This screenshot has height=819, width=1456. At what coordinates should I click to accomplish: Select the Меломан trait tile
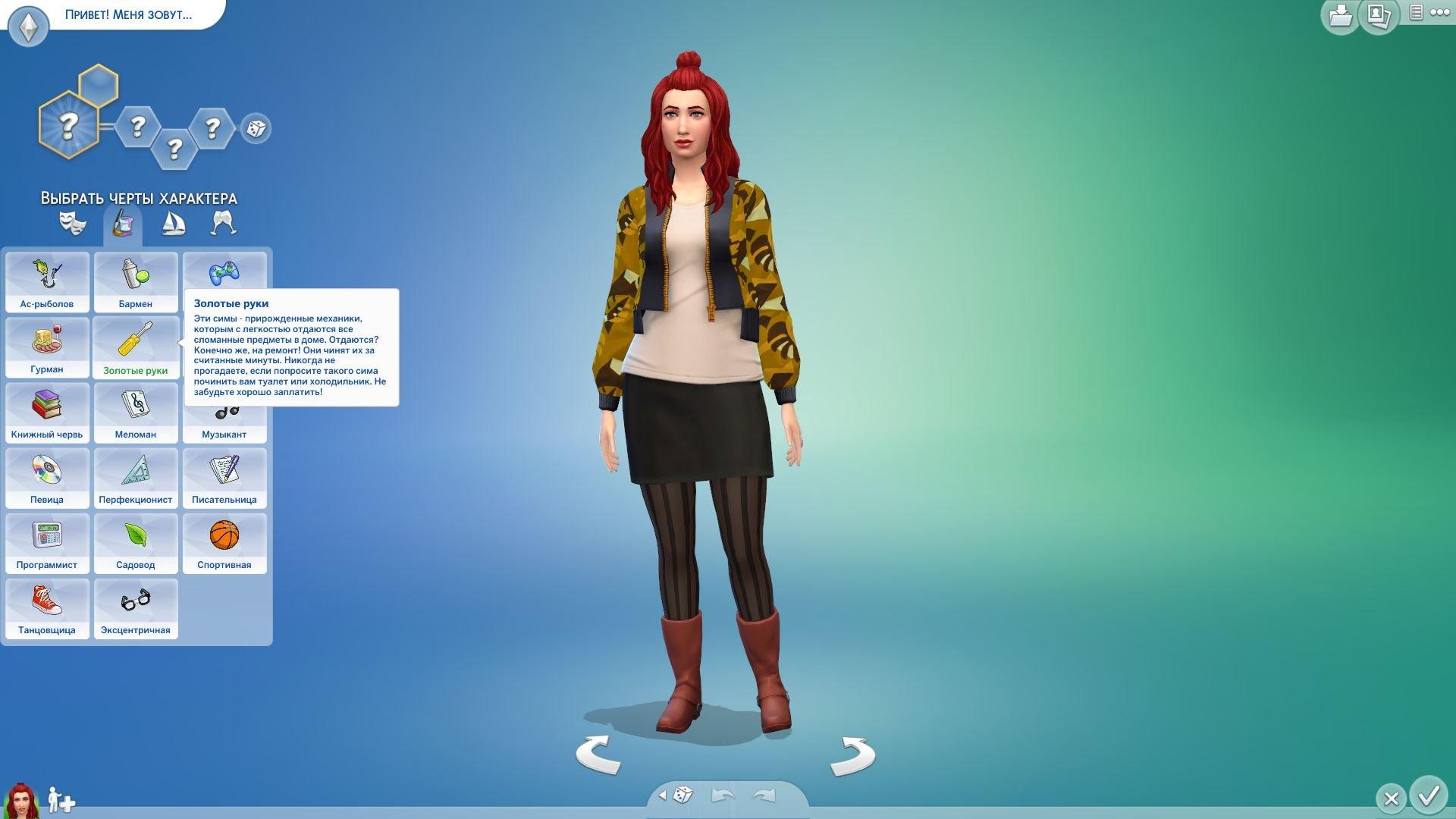(136, 412)
